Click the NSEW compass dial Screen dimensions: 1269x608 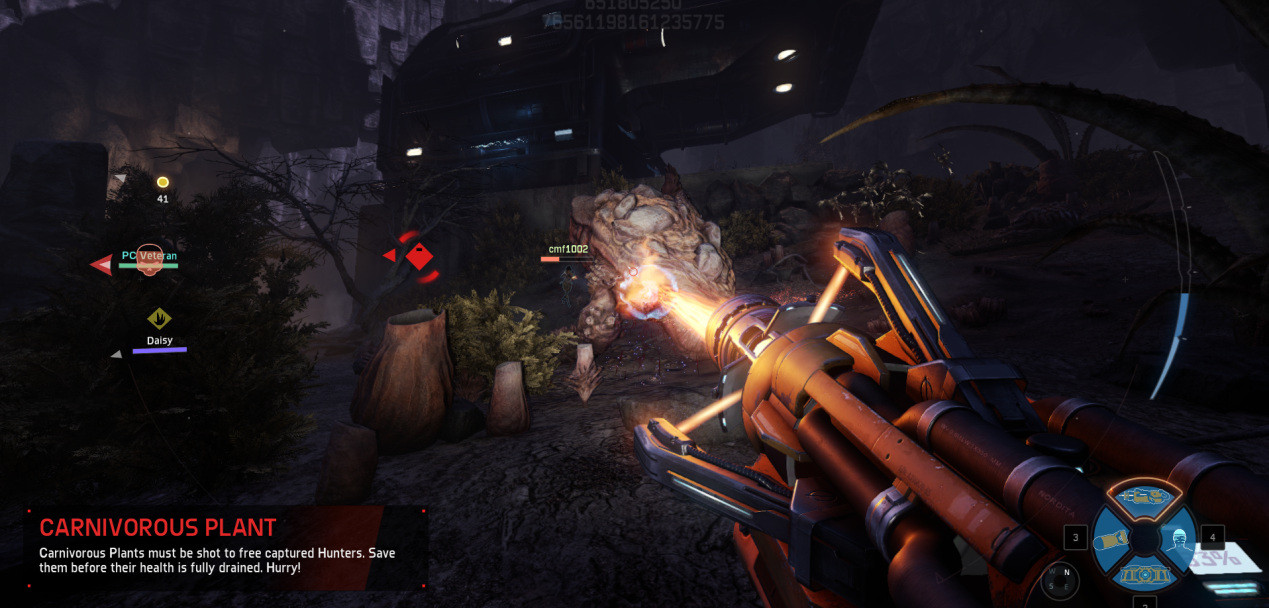pos(1060,579)
